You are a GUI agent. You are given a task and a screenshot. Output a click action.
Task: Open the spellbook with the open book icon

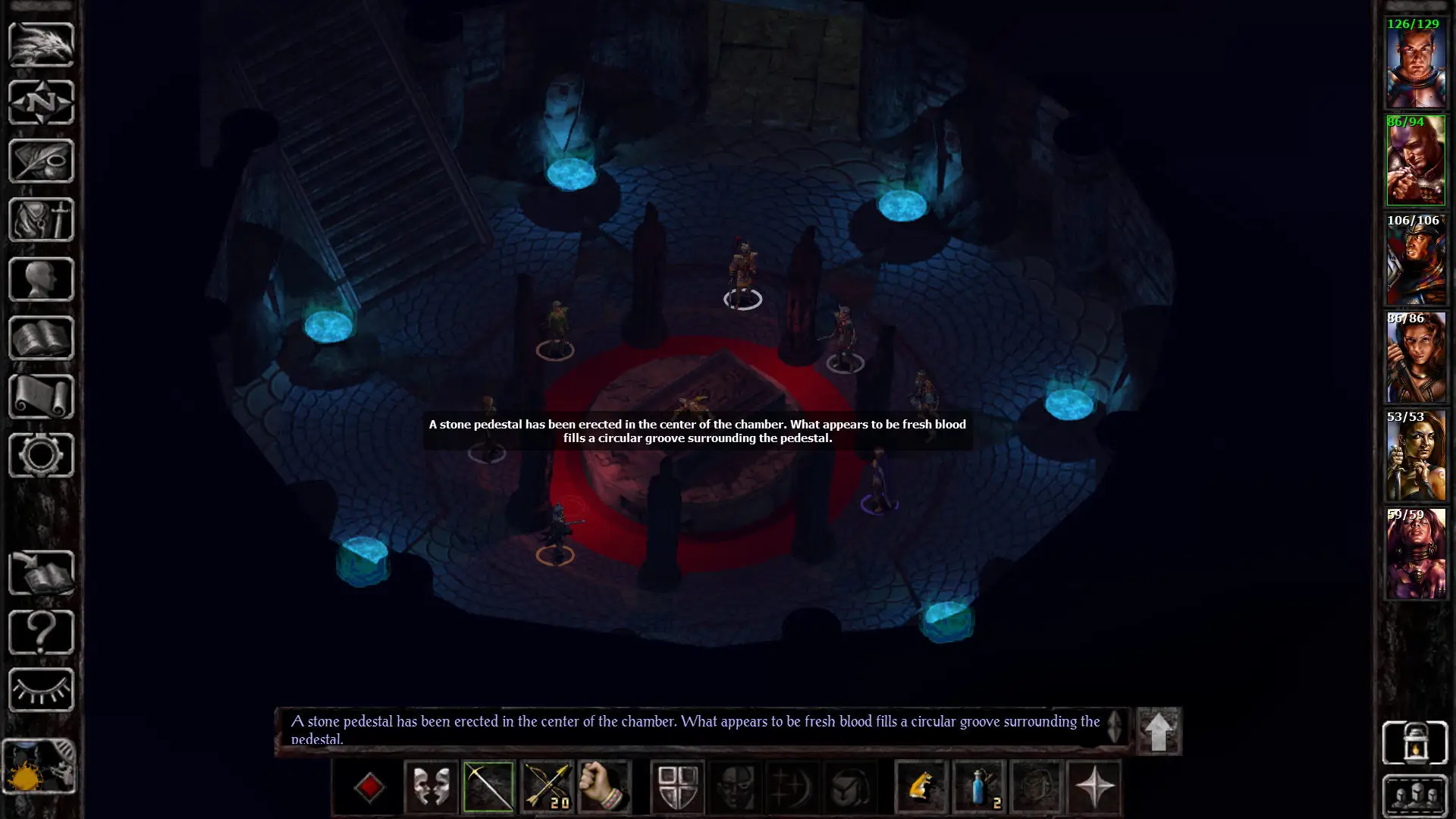point(41,337)
